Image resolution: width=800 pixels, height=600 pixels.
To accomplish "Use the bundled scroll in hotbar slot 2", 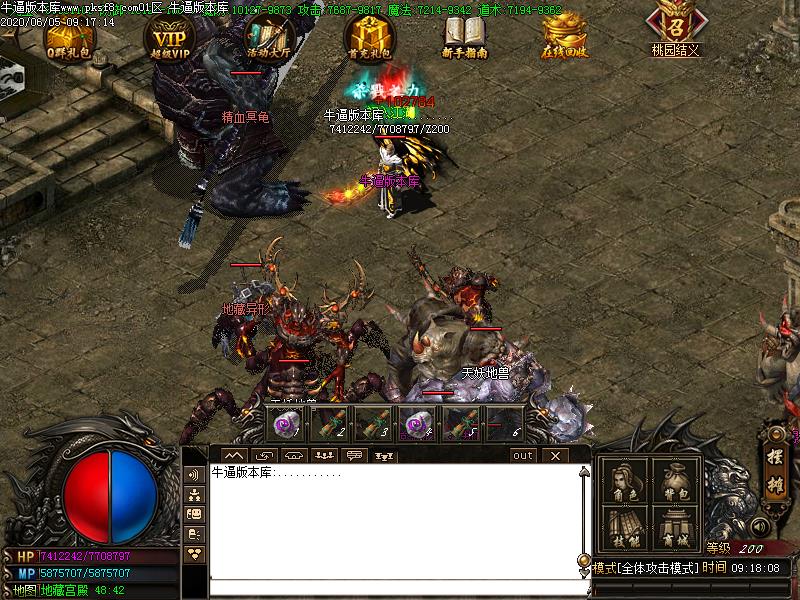I will (330, 424).
